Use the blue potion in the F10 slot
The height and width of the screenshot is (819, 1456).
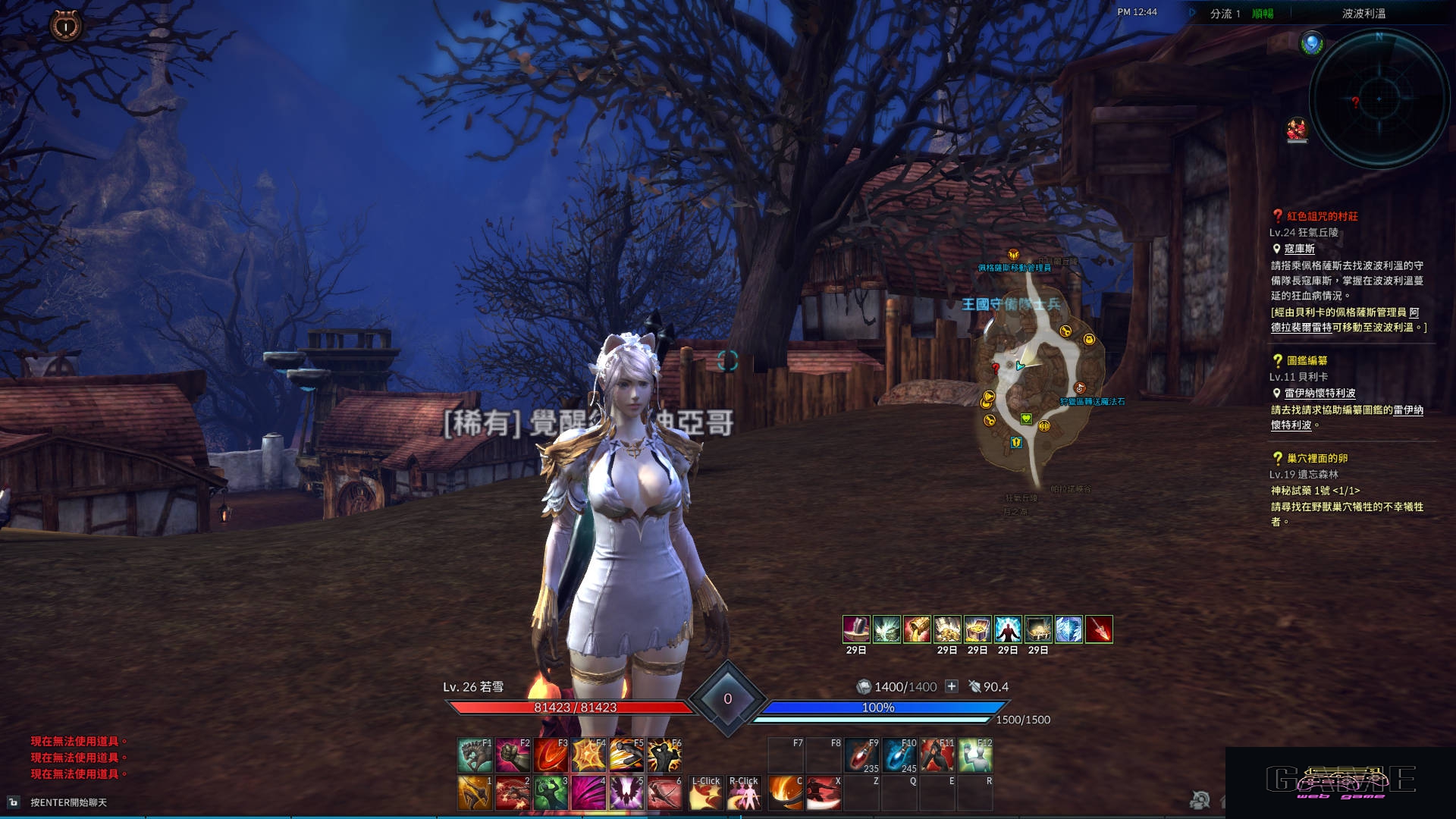coord(899,755)
